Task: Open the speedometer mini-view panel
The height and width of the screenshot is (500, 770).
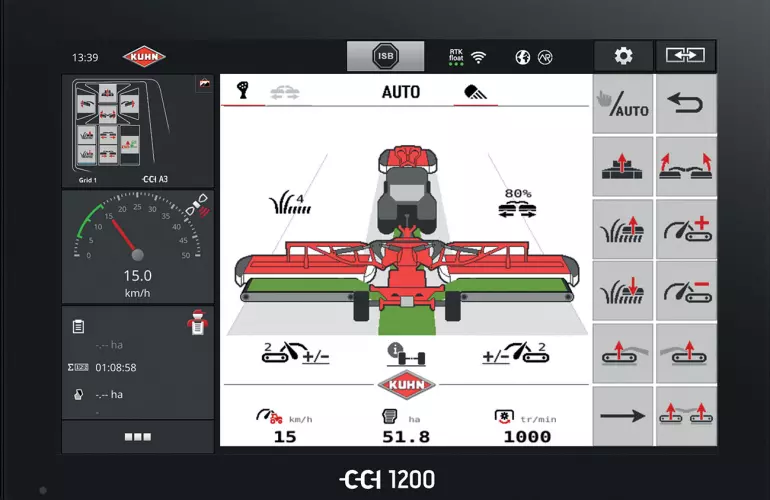Action: pos(138,246)
